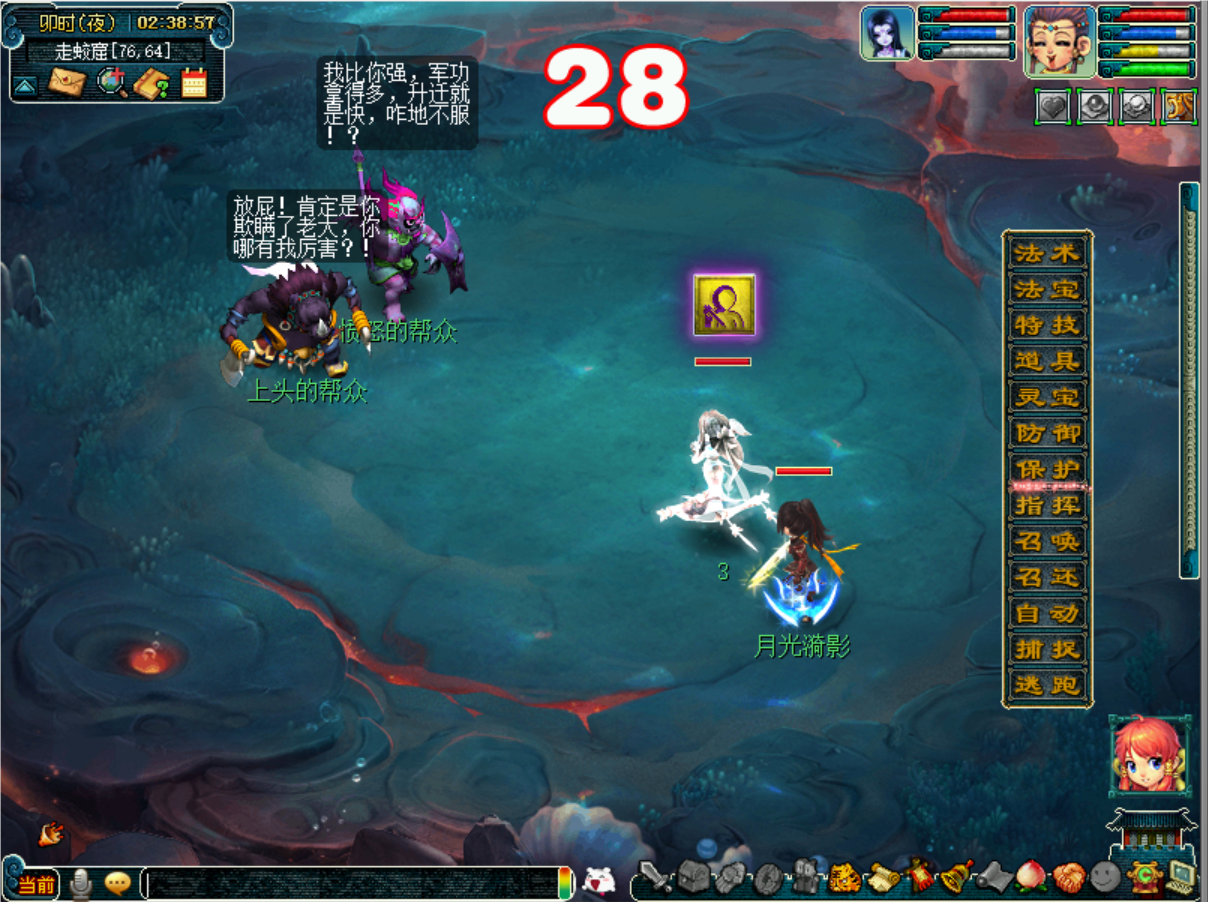1208x902 pixels.
Task: Select the golden tiger head toolbar icon
Action: point(845,879)
